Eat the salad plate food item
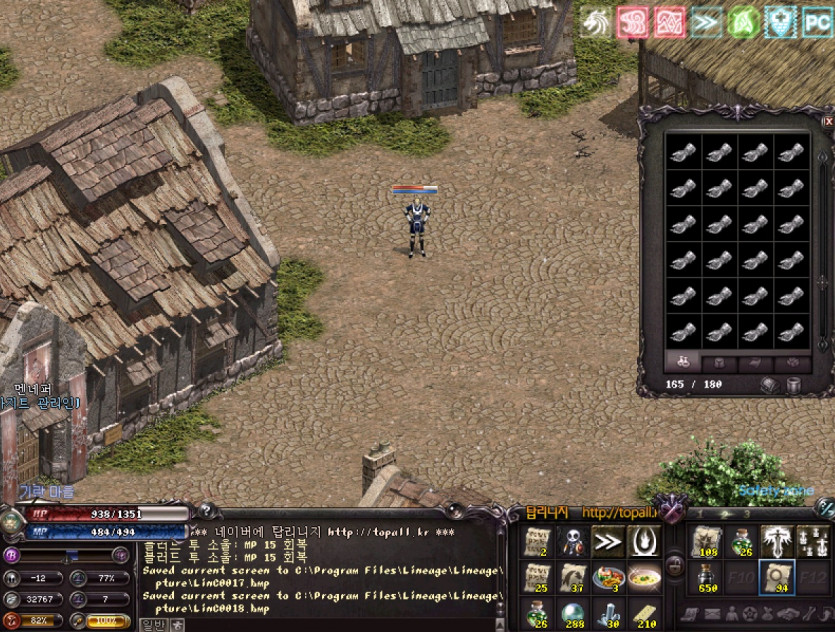 pyautogui.click(x=607, y=578)
